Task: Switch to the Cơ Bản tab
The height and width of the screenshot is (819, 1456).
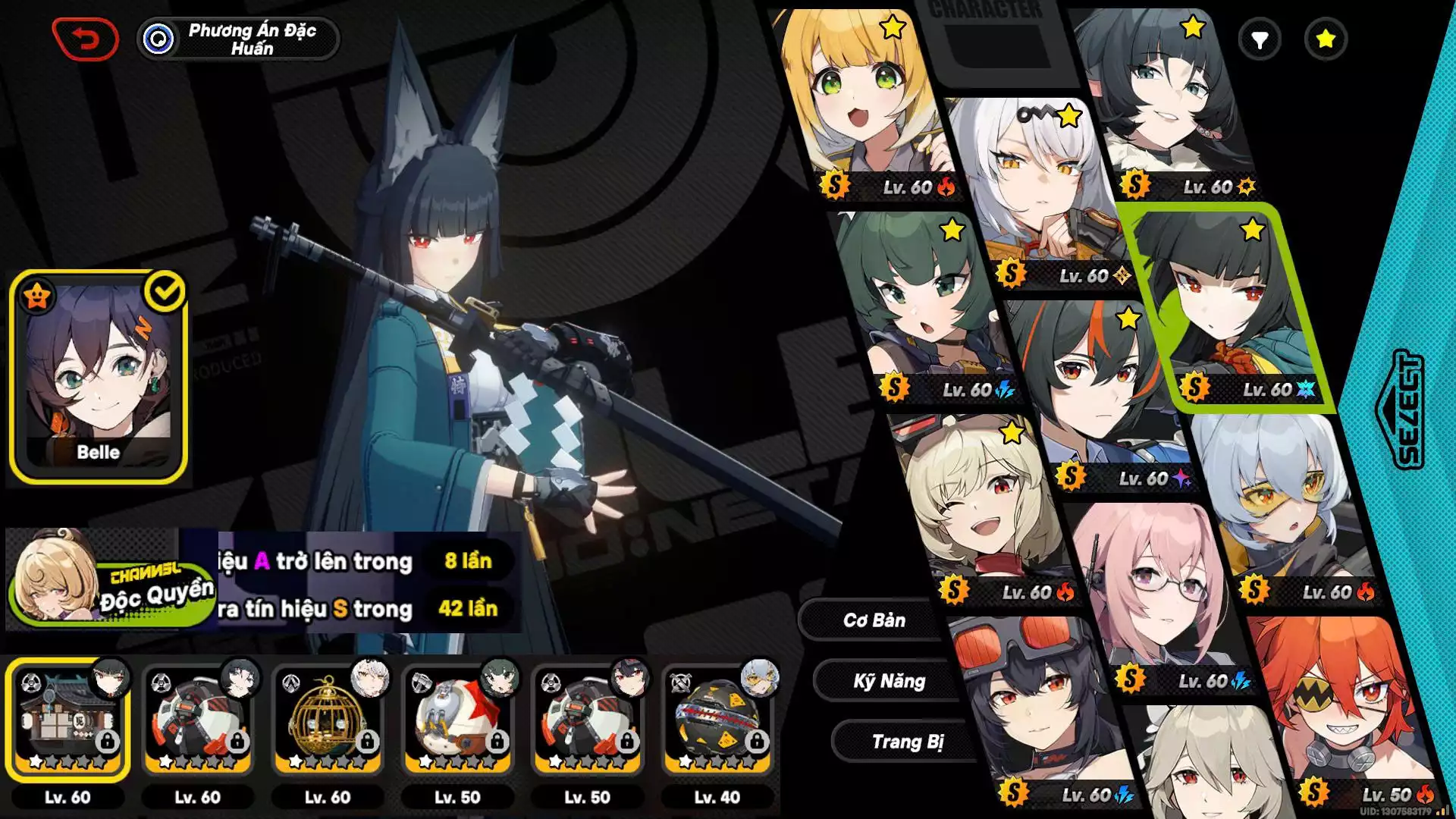Action: coord(874,620)
